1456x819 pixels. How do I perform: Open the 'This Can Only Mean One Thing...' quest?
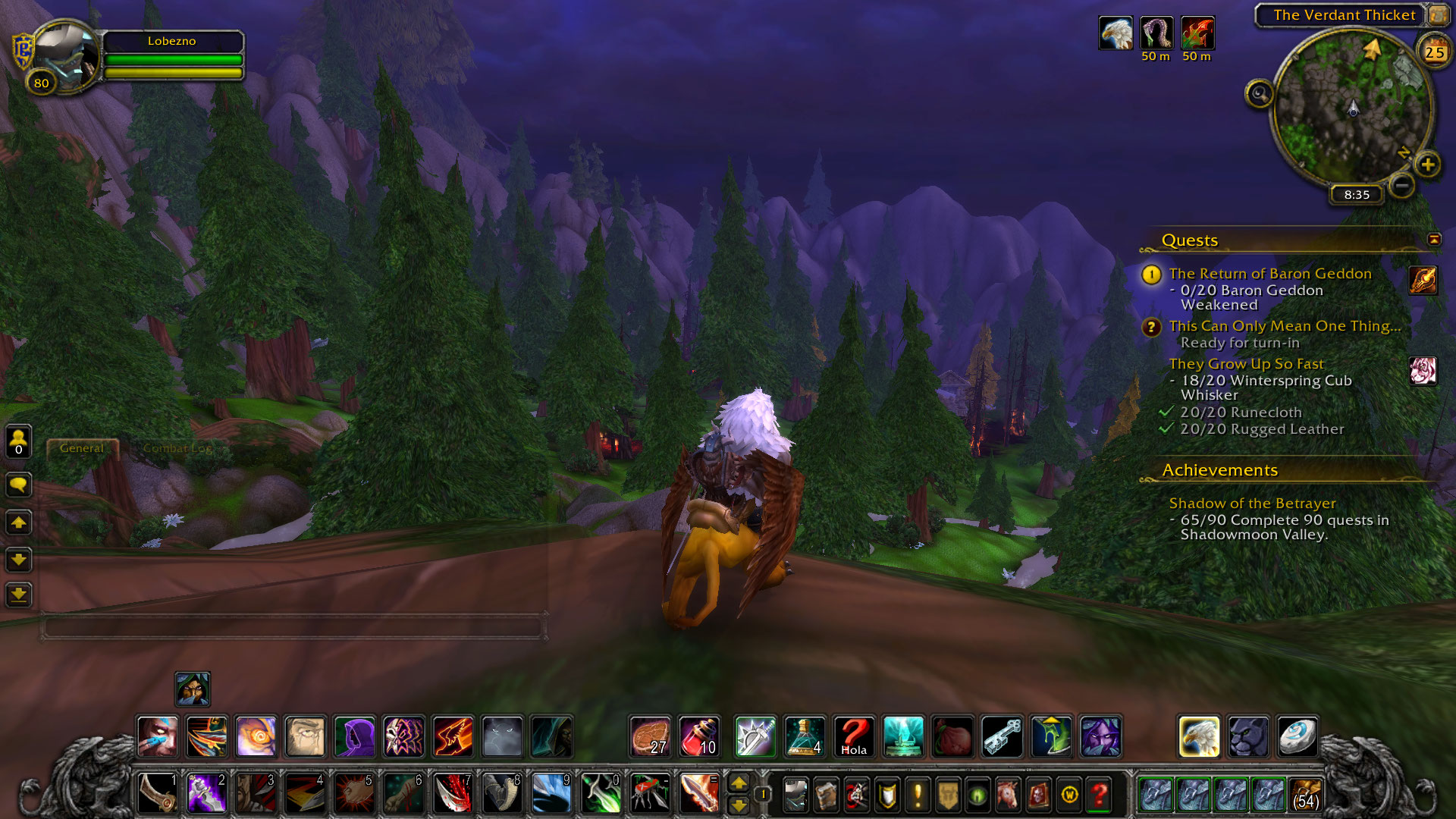point(1284,326)
